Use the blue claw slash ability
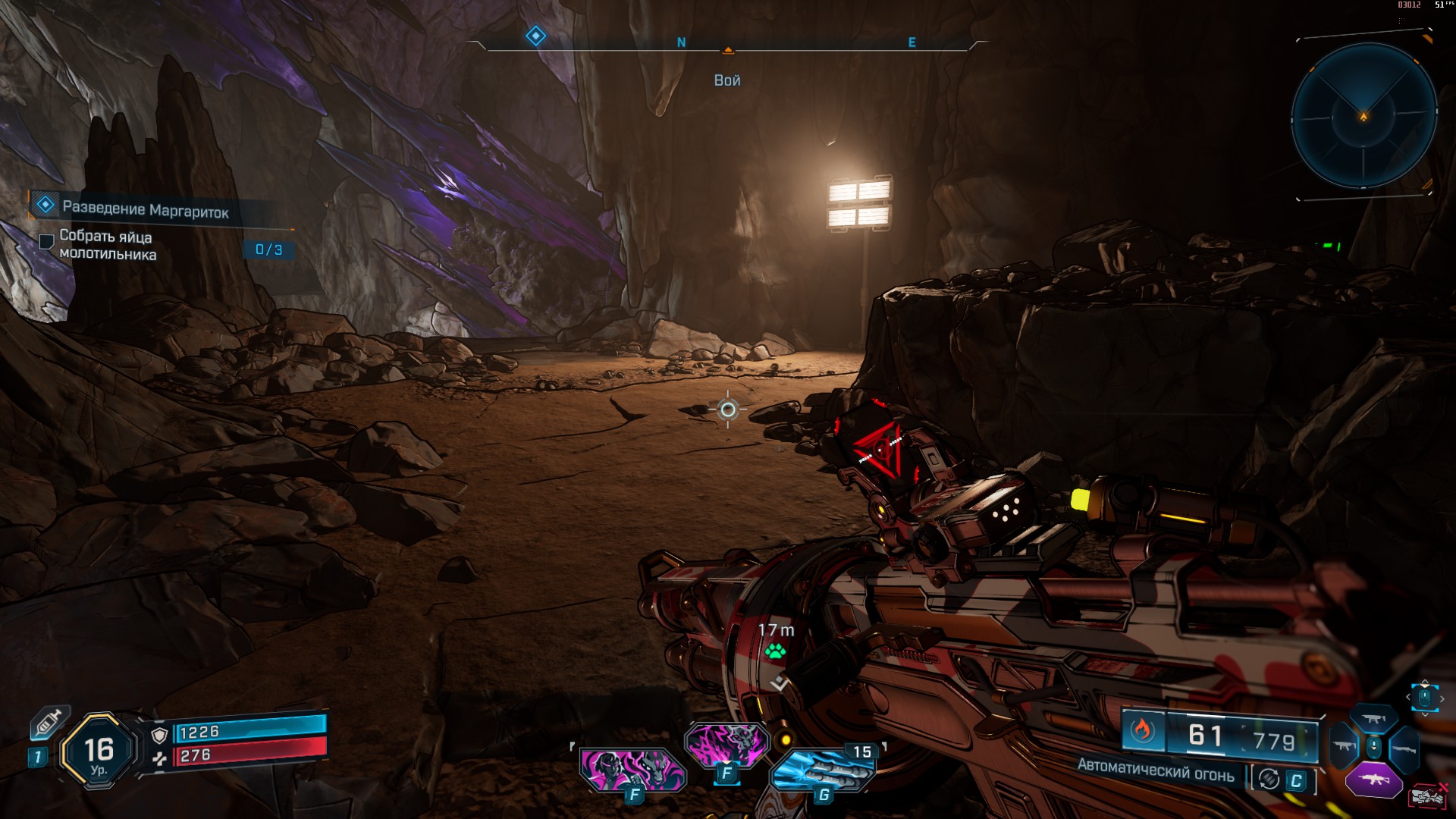Screen dimensions: 1456x819 point(822,769)
